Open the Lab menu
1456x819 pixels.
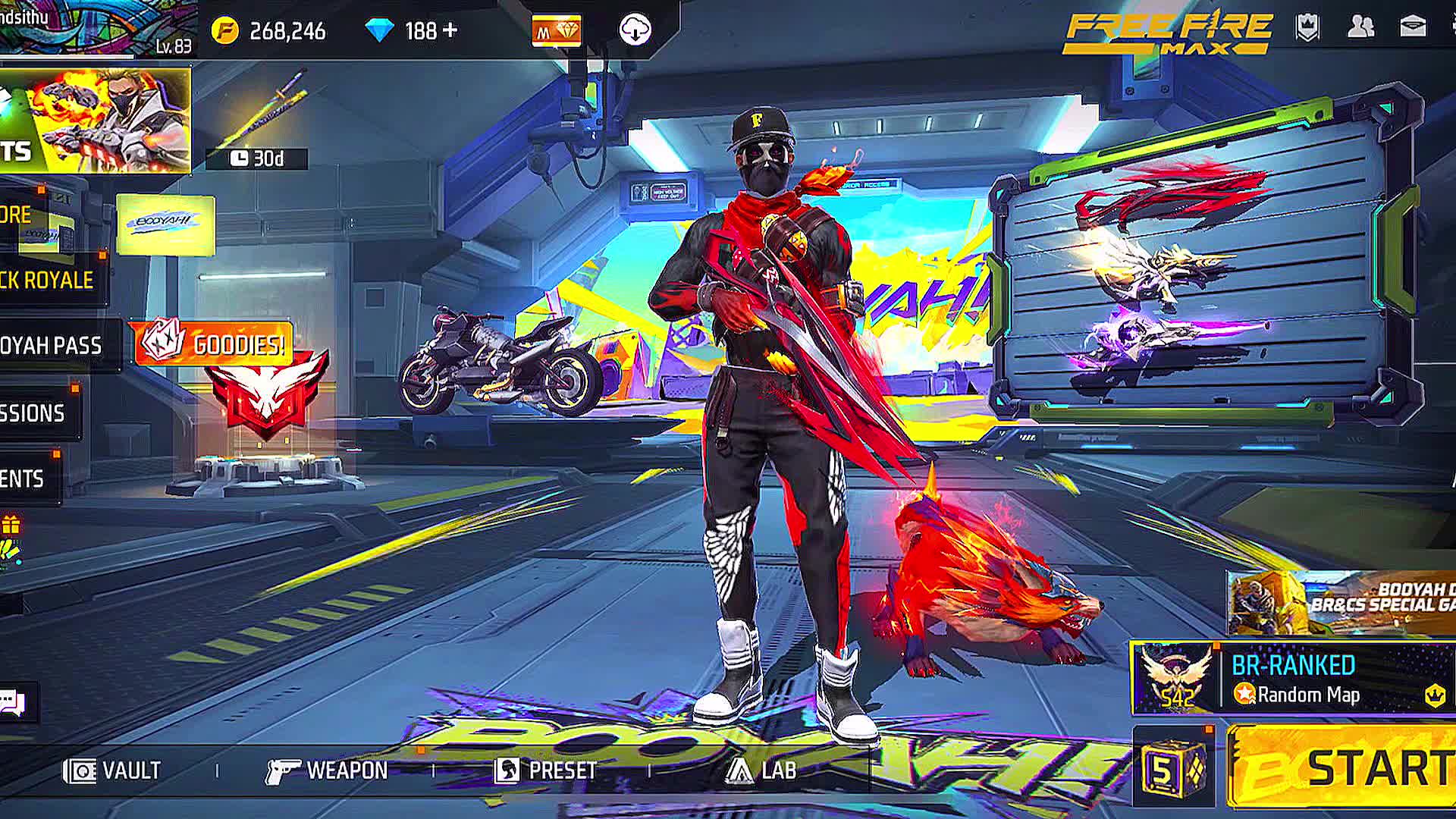tap(761, 770)
